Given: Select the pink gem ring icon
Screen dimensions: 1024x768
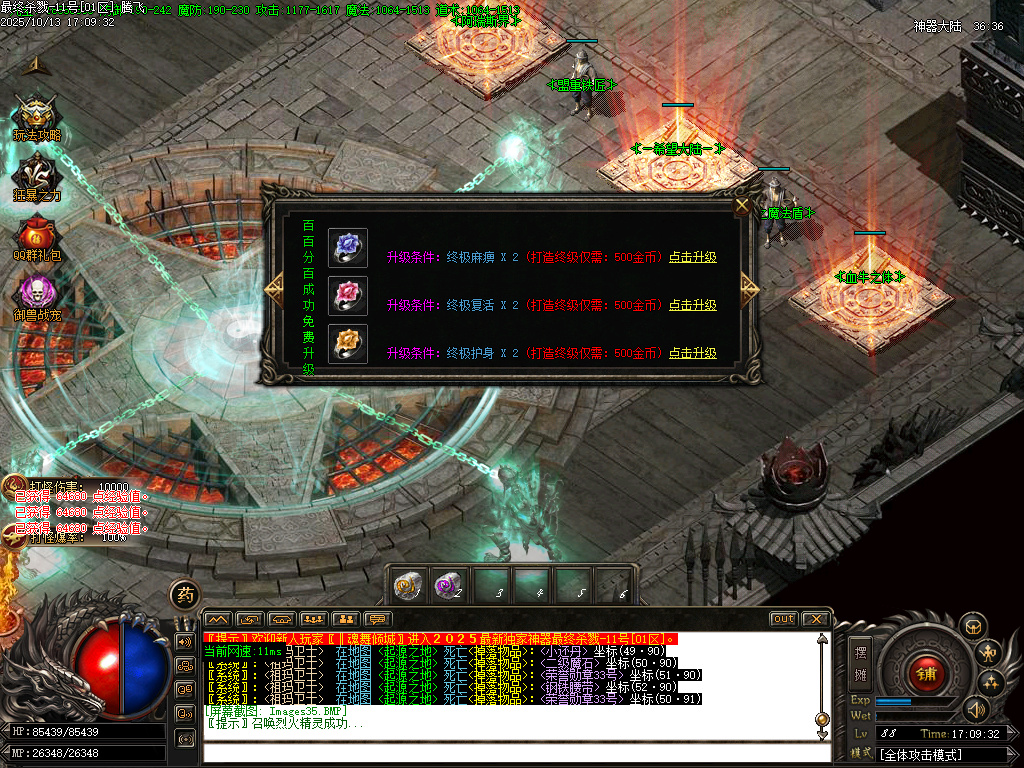Looking at the screenshot, I should (348, 296).
